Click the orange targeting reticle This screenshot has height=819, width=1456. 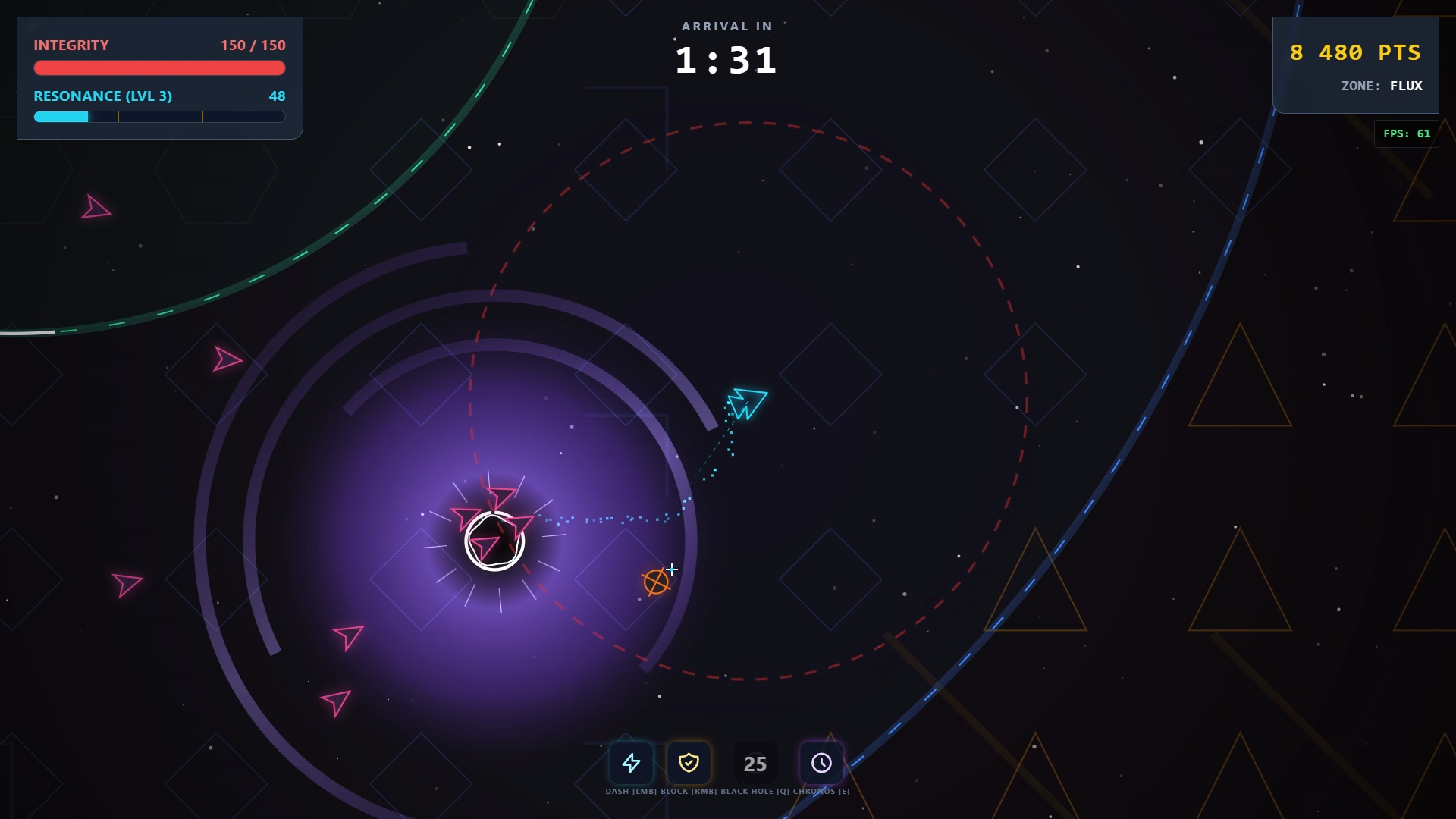(657, 582)
